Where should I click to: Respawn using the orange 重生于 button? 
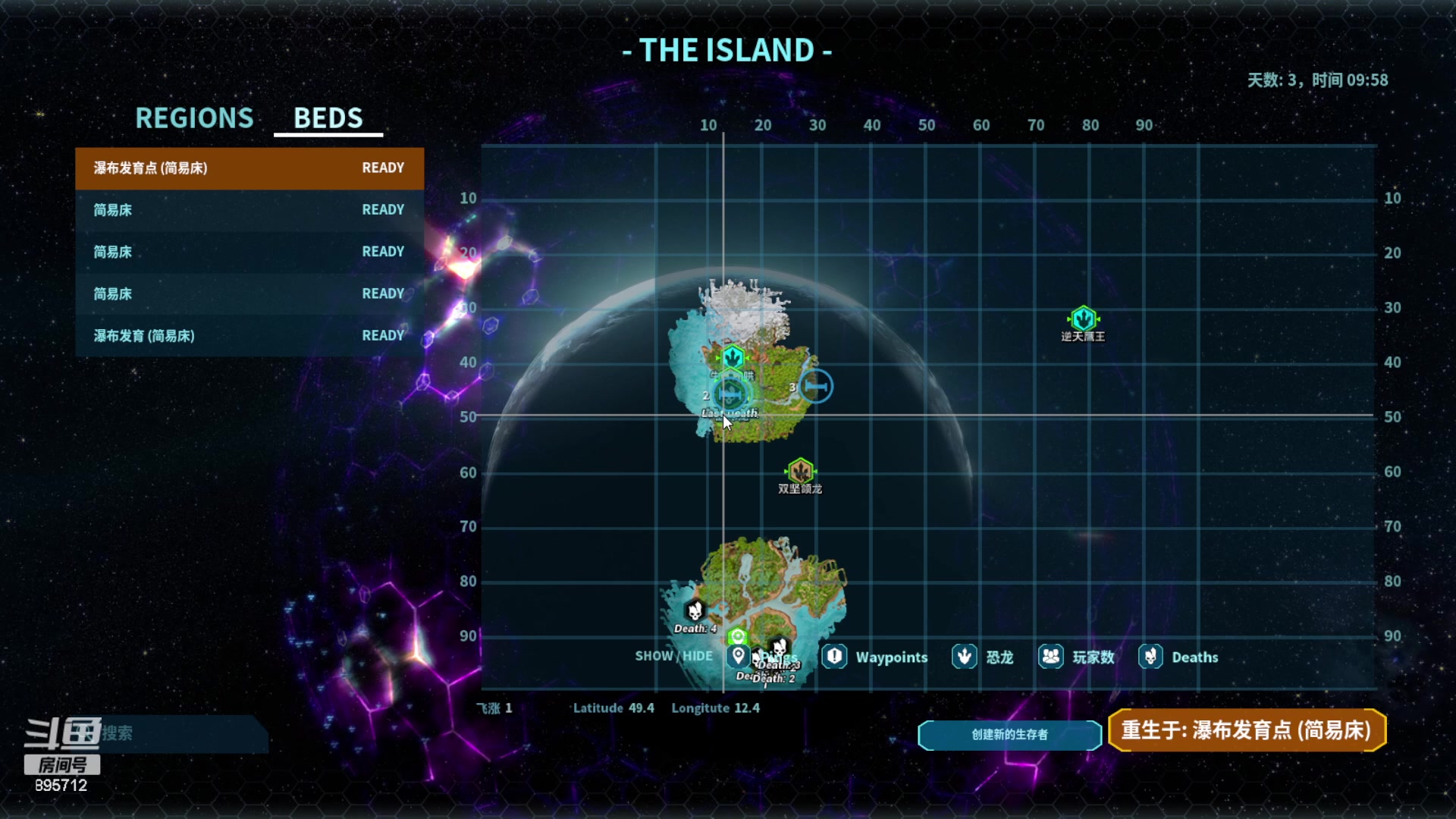(1247, 730)
